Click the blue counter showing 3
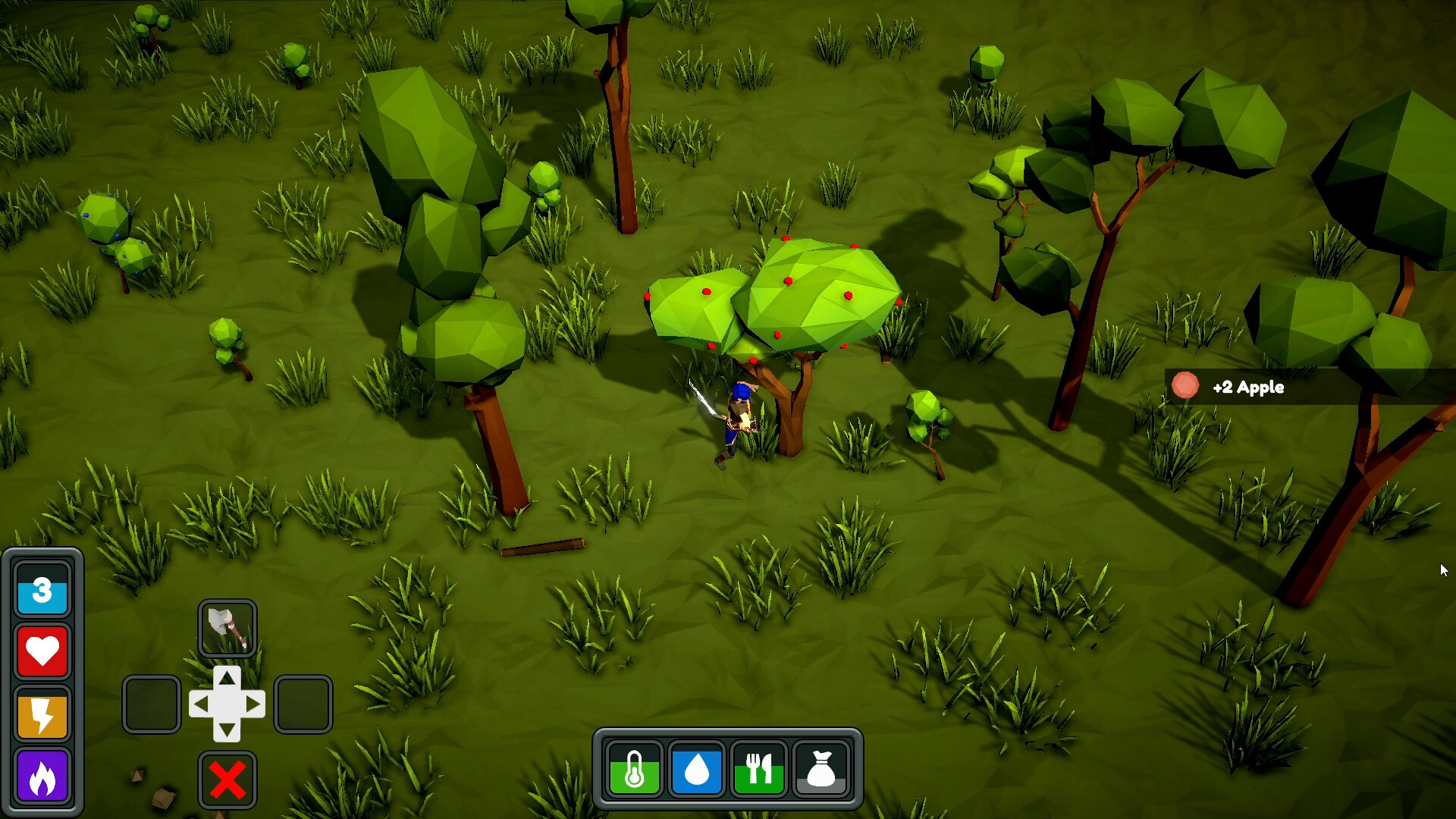The height and width of the screenshot is (819, 1456). click(42, 591)
